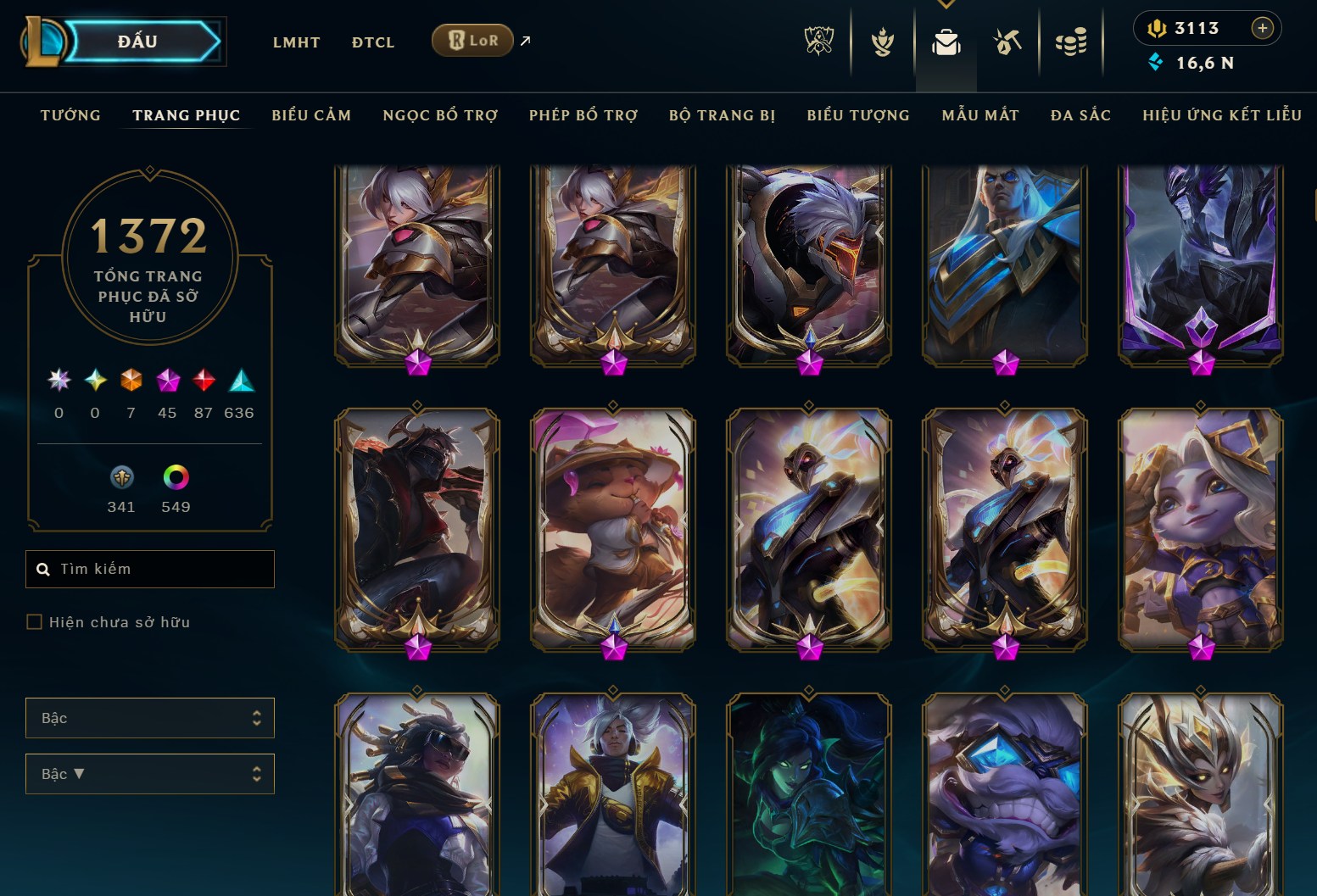Click the plus button to buy RP
Viewport: 1317px width, 896px height.
tap(1263, 27)
